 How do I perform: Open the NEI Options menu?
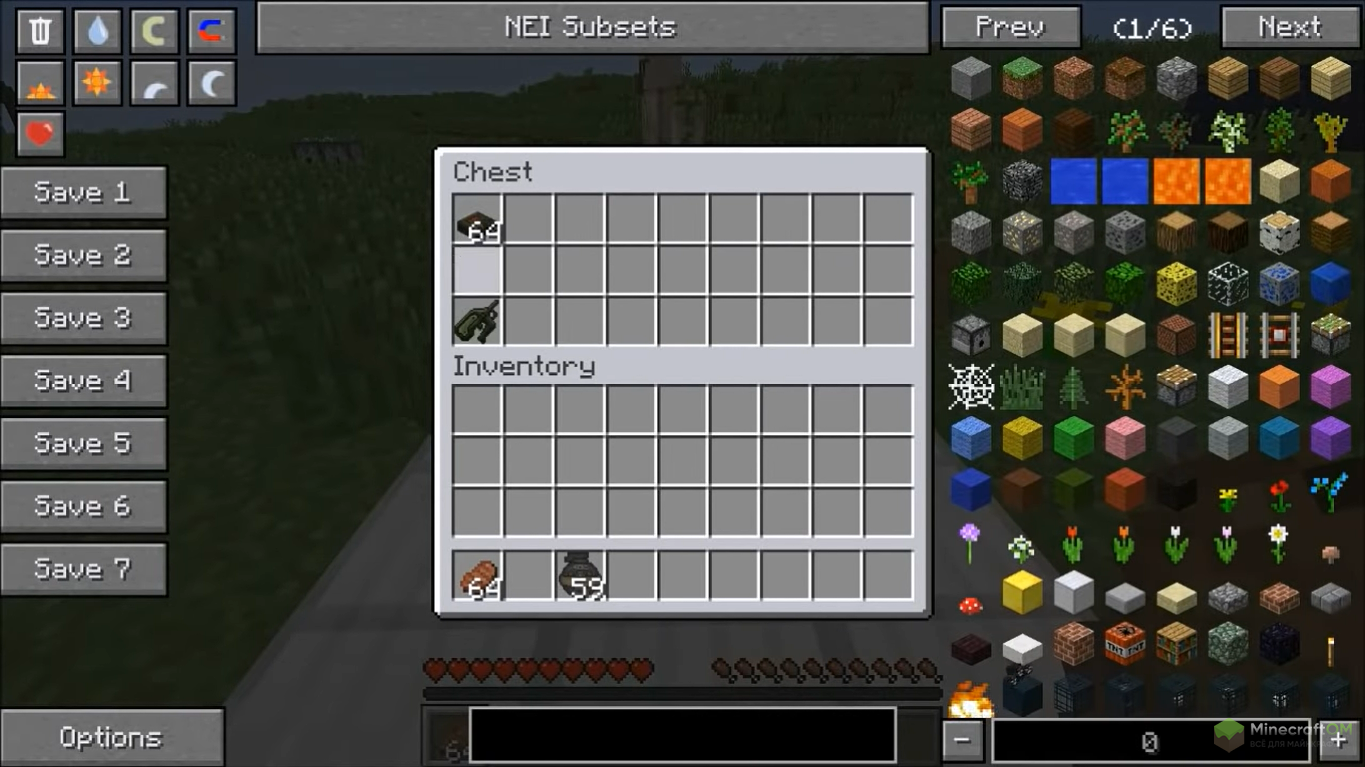point(111,737)
